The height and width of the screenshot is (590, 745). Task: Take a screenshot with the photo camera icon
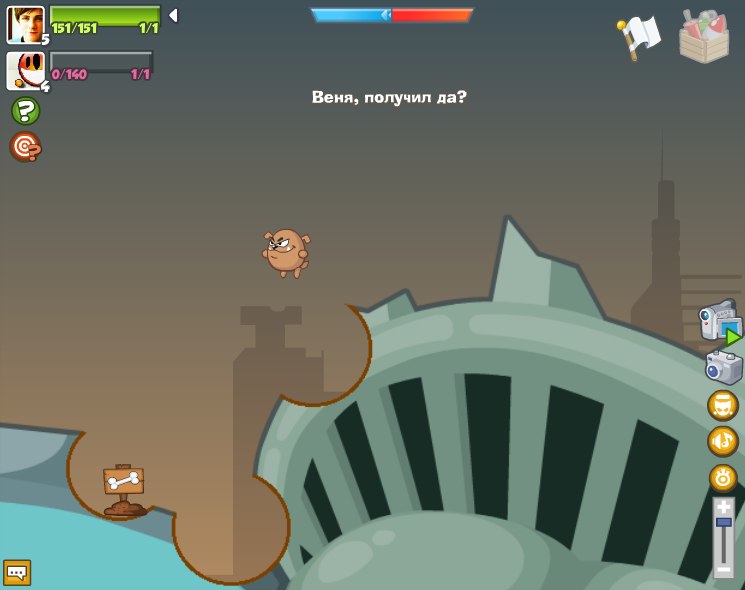(x=723, y=367)
